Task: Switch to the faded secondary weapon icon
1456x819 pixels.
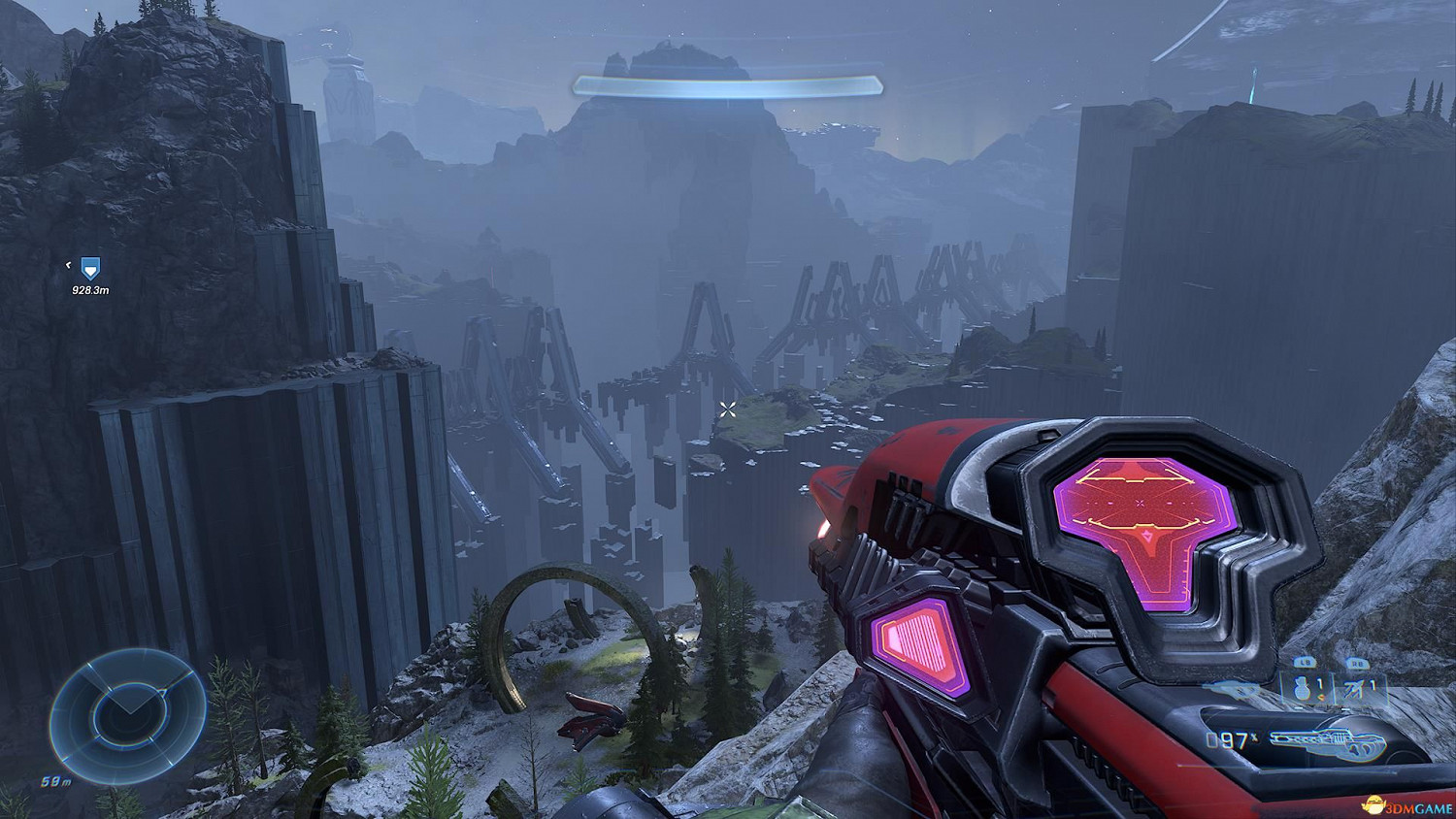Action: coord(1230,690)
